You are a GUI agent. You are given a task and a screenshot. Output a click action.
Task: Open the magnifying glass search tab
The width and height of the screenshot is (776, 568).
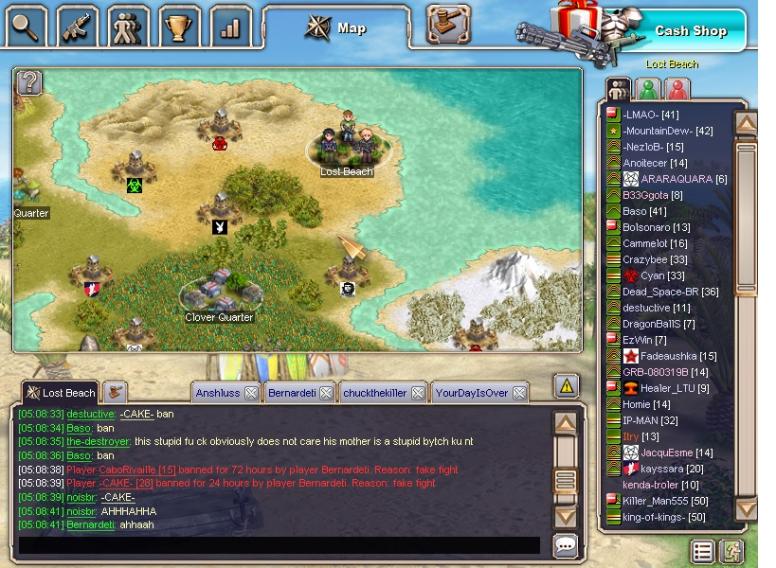[26, 27]
